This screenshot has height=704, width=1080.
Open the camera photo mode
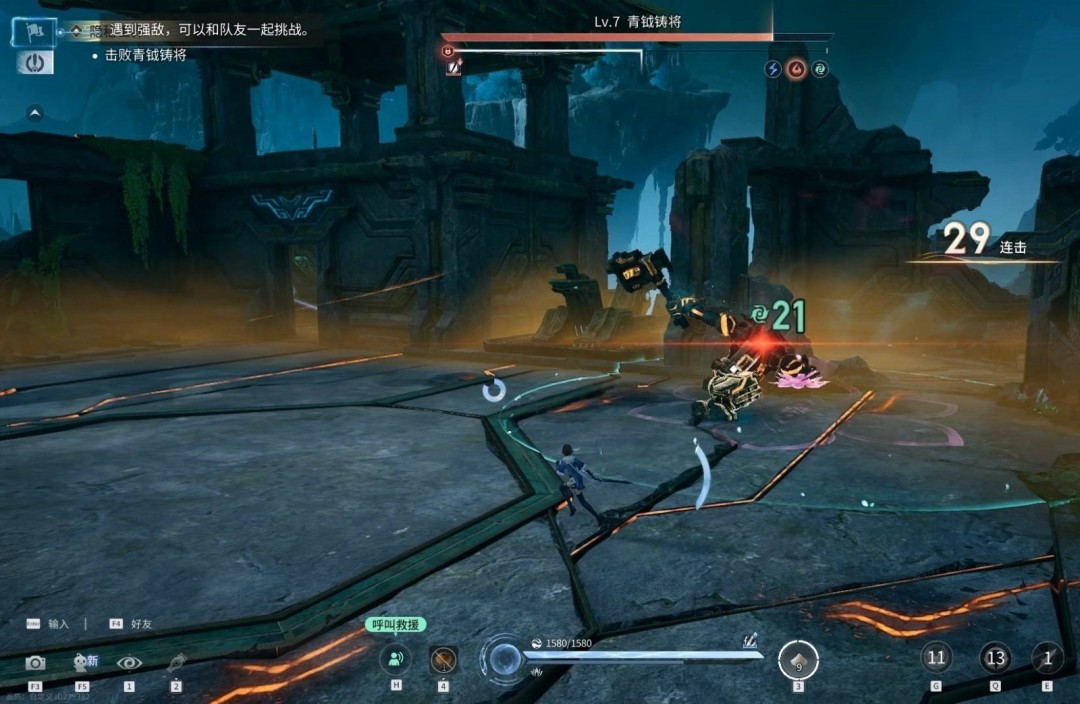[35, 662]
